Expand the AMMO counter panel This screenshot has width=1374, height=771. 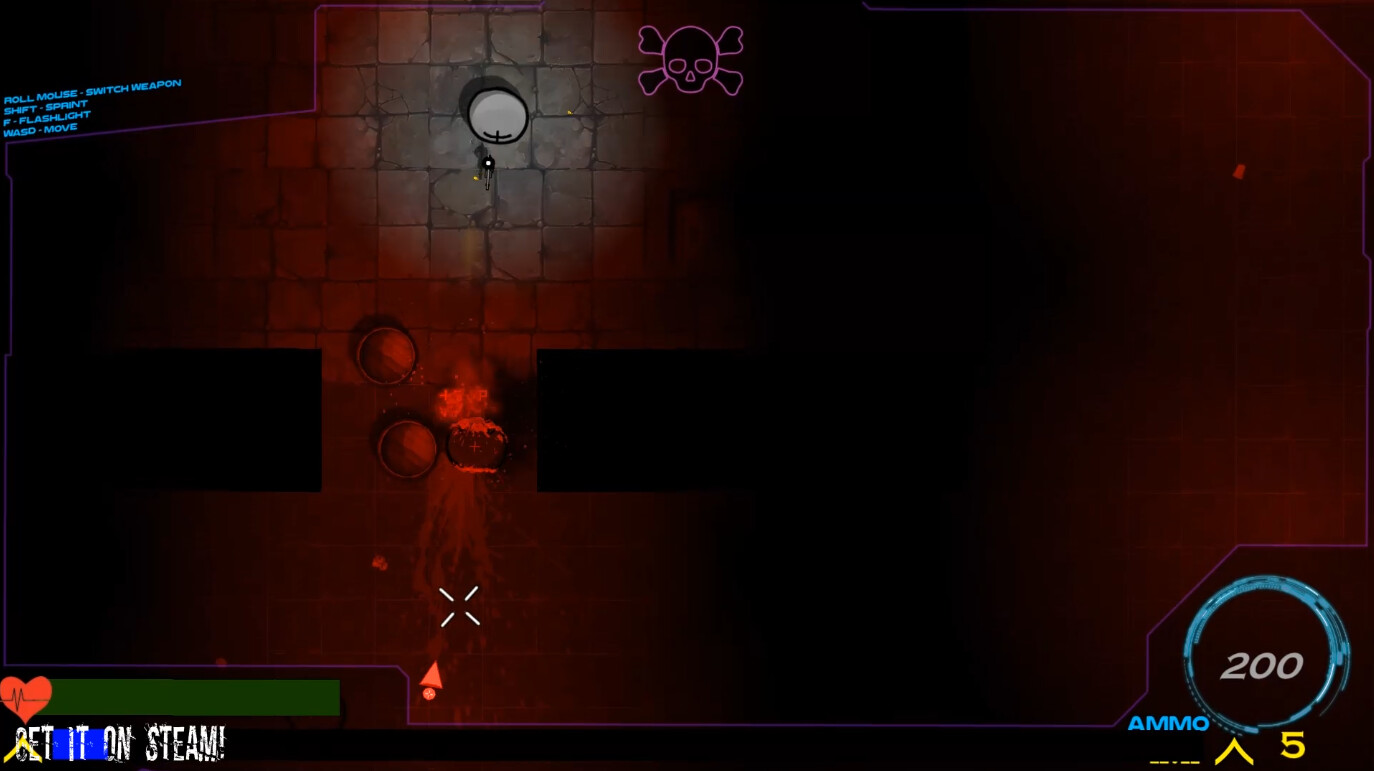1169,724
